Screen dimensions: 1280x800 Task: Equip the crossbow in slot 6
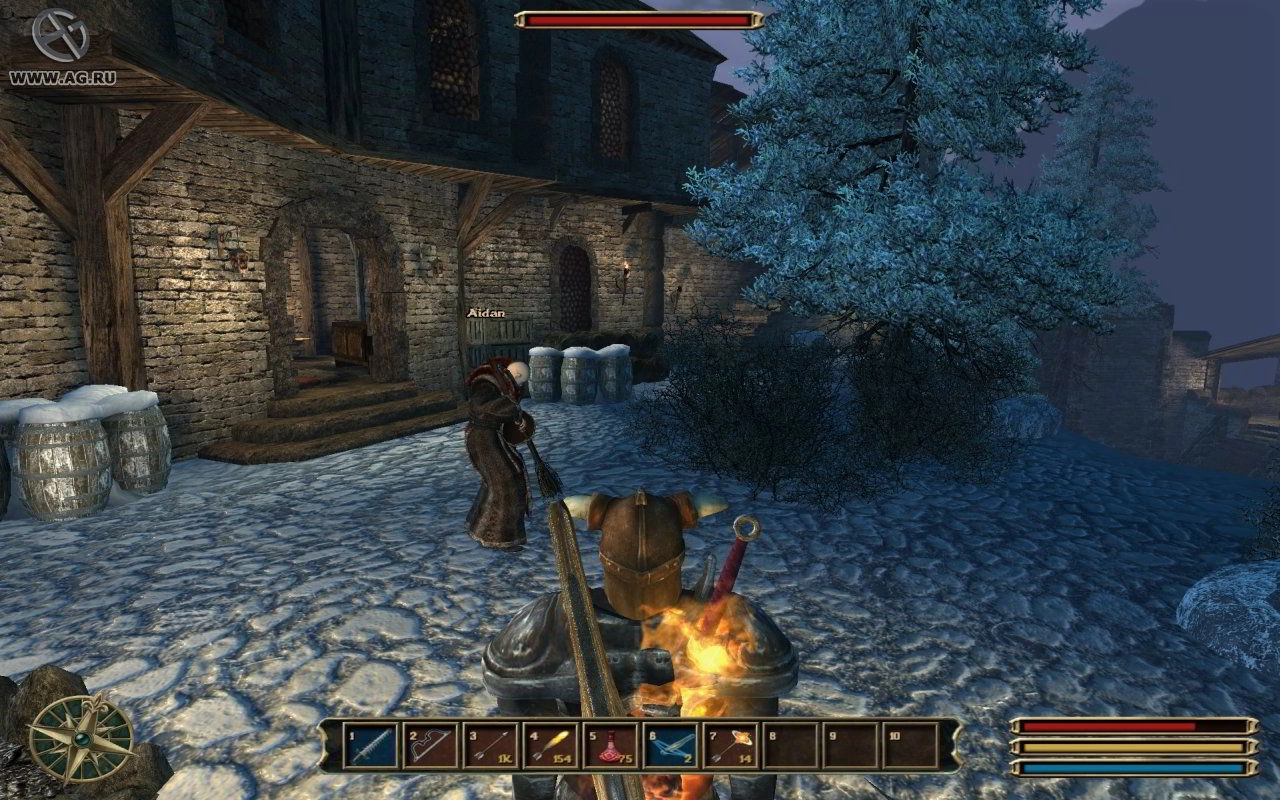tap(670, 746)
